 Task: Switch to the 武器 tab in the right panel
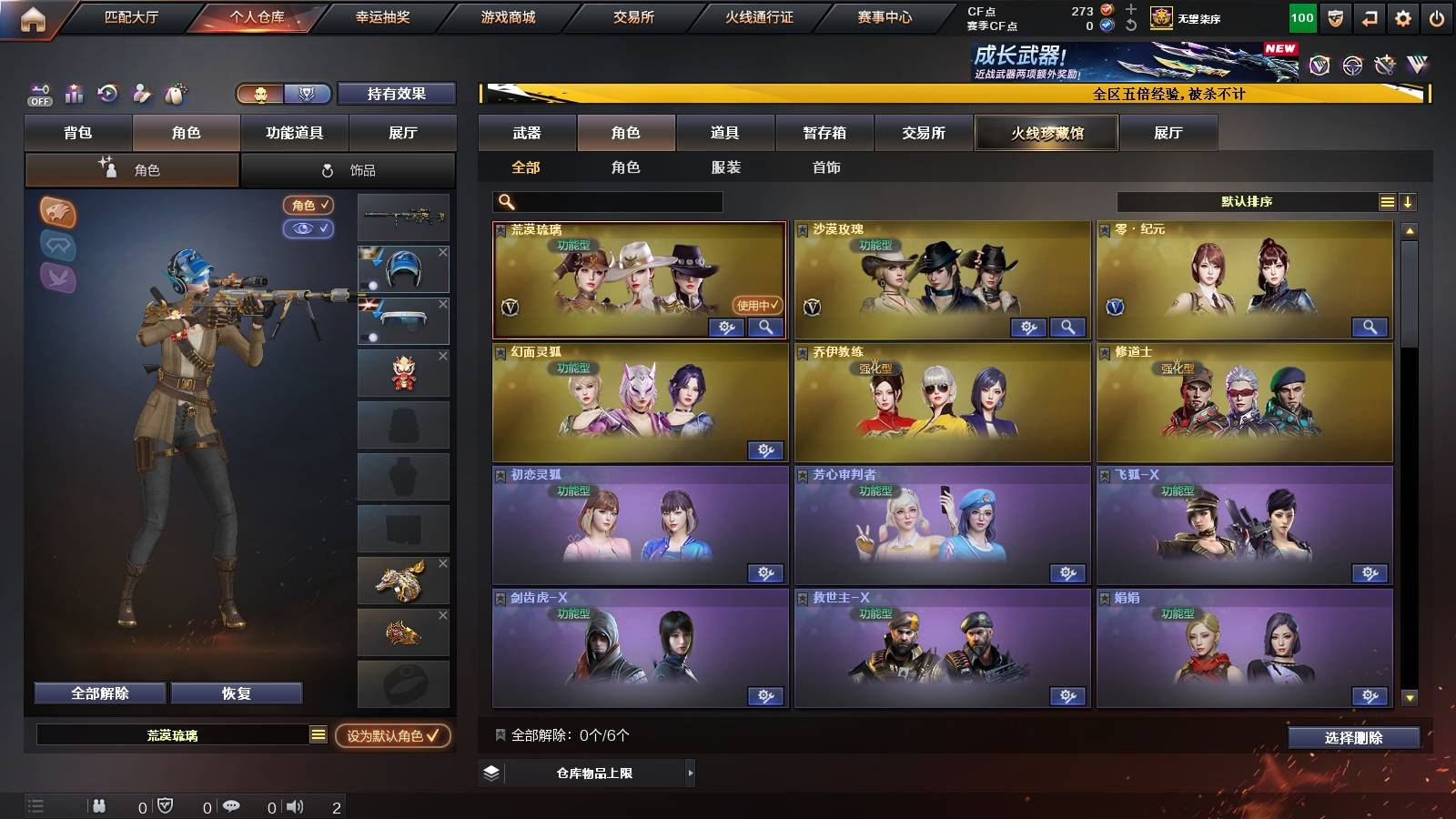528,133
